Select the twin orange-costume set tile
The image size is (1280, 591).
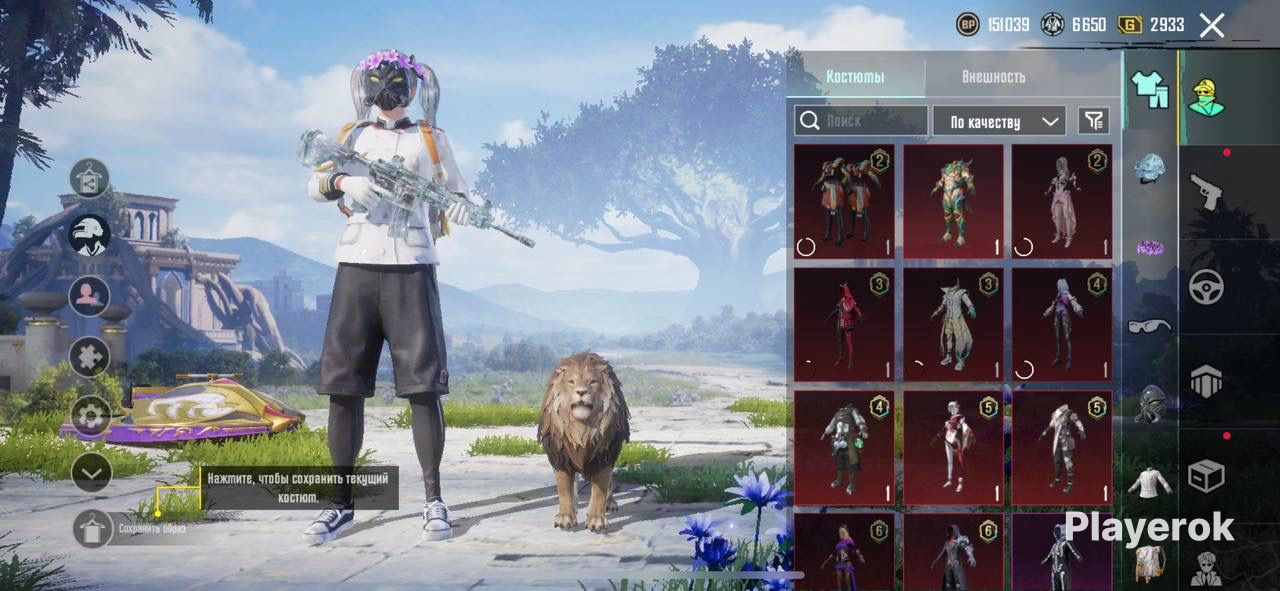pyautogui.click(x=844, y=201)
